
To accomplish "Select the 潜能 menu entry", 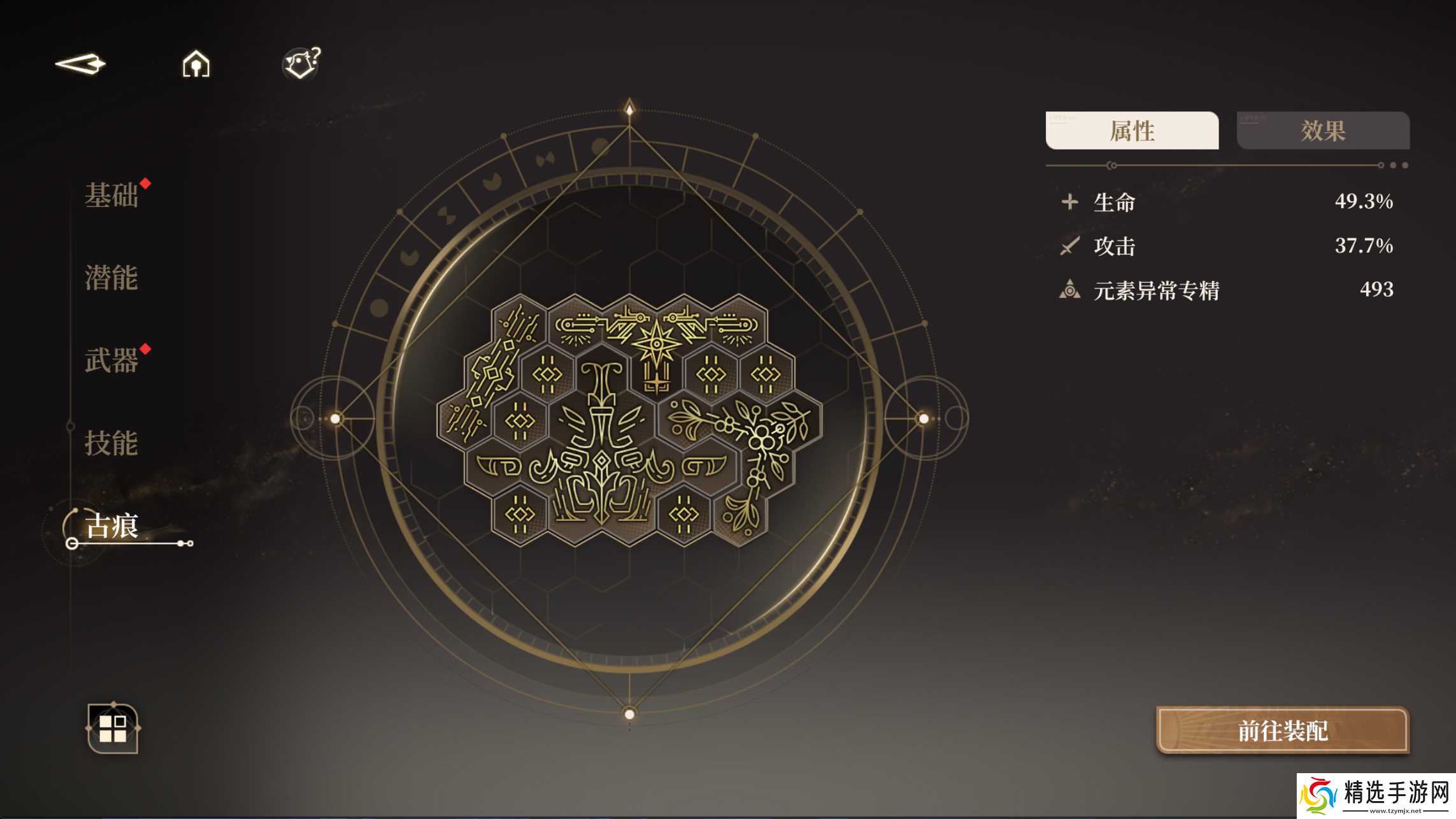I will tap(111, 278).
